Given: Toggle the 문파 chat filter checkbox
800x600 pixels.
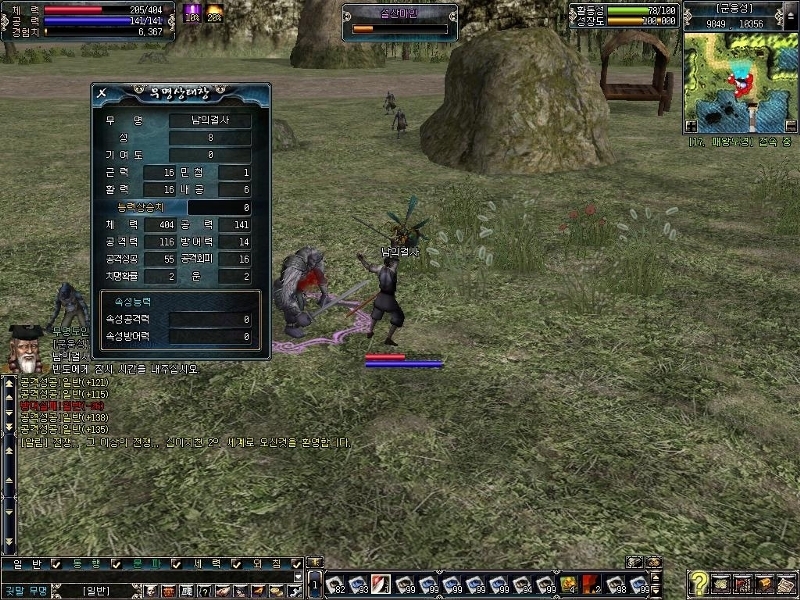Looking at the screenshot, I should [x=174, y=564].
